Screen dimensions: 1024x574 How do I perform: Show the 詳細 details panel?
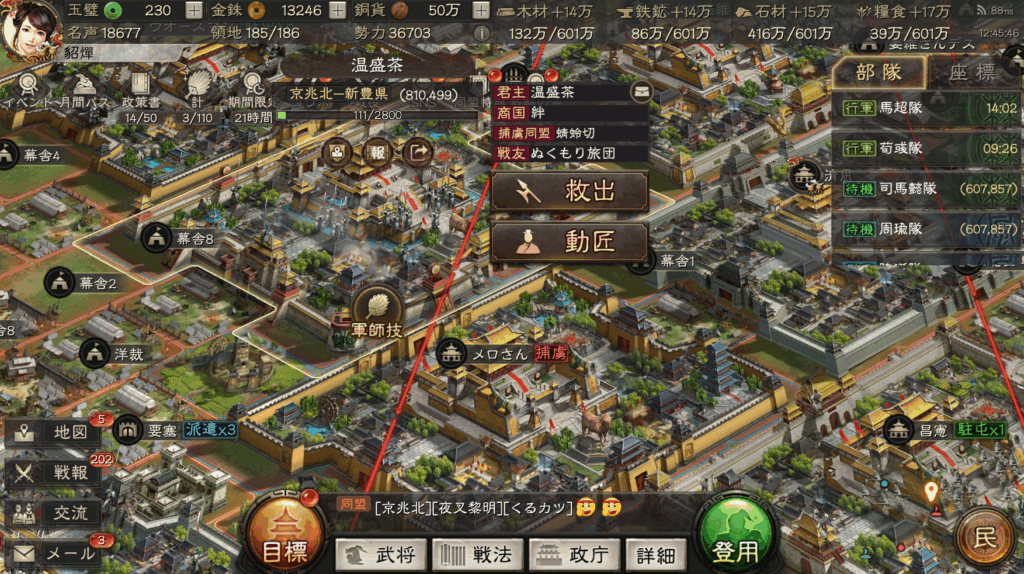[655, 553]
